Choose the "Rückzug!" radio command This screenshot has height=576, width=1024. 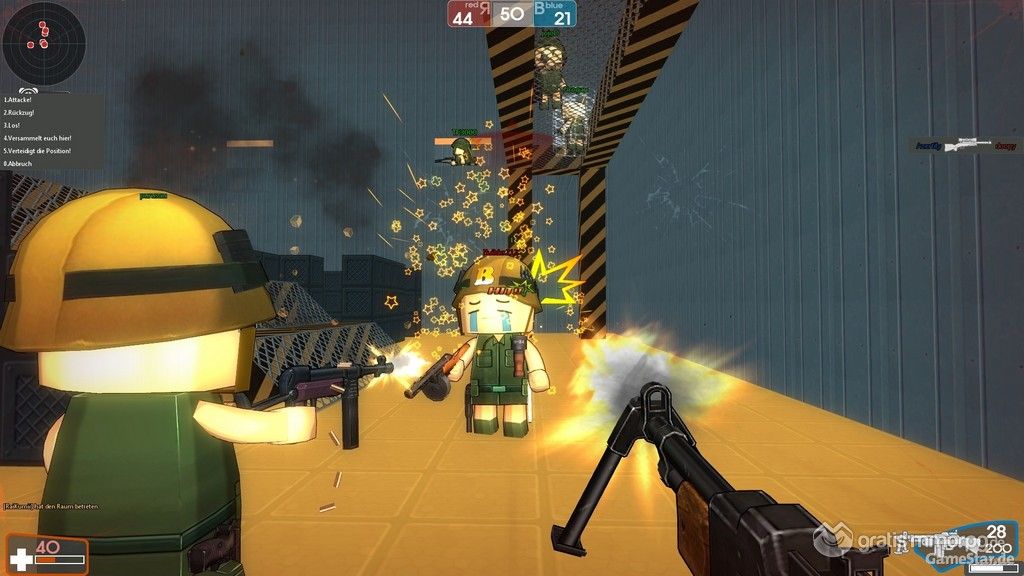click(x=20, y=112)
